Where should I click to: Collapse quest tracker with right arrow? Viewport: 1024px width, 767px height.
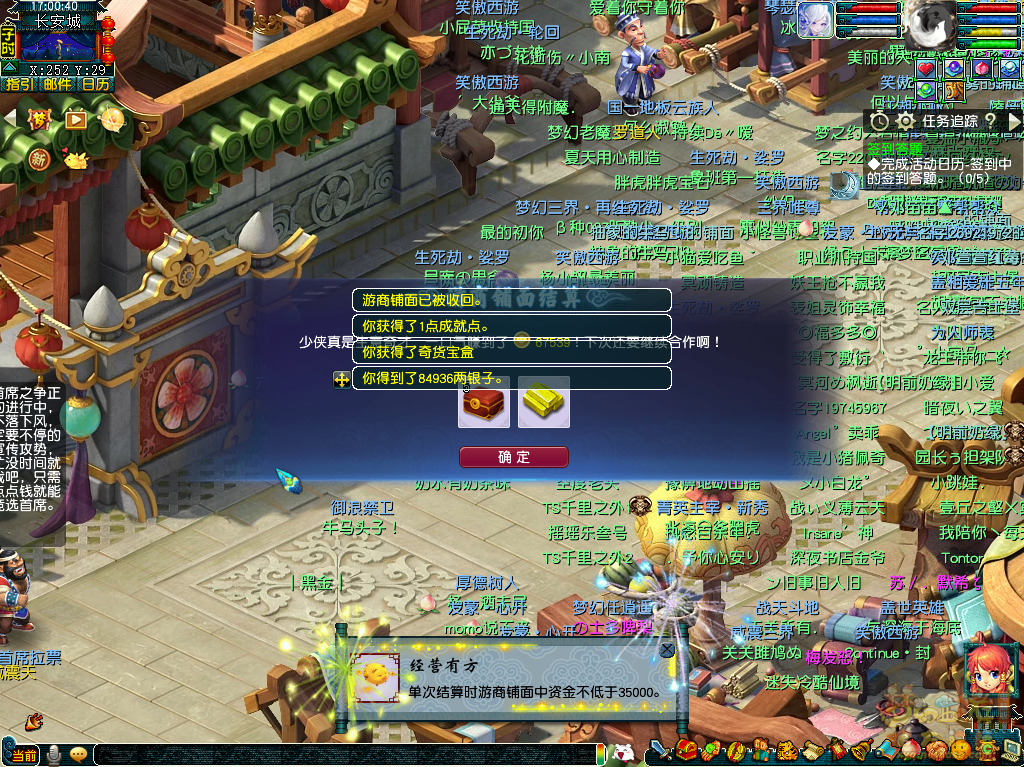tap(1014, 121)
